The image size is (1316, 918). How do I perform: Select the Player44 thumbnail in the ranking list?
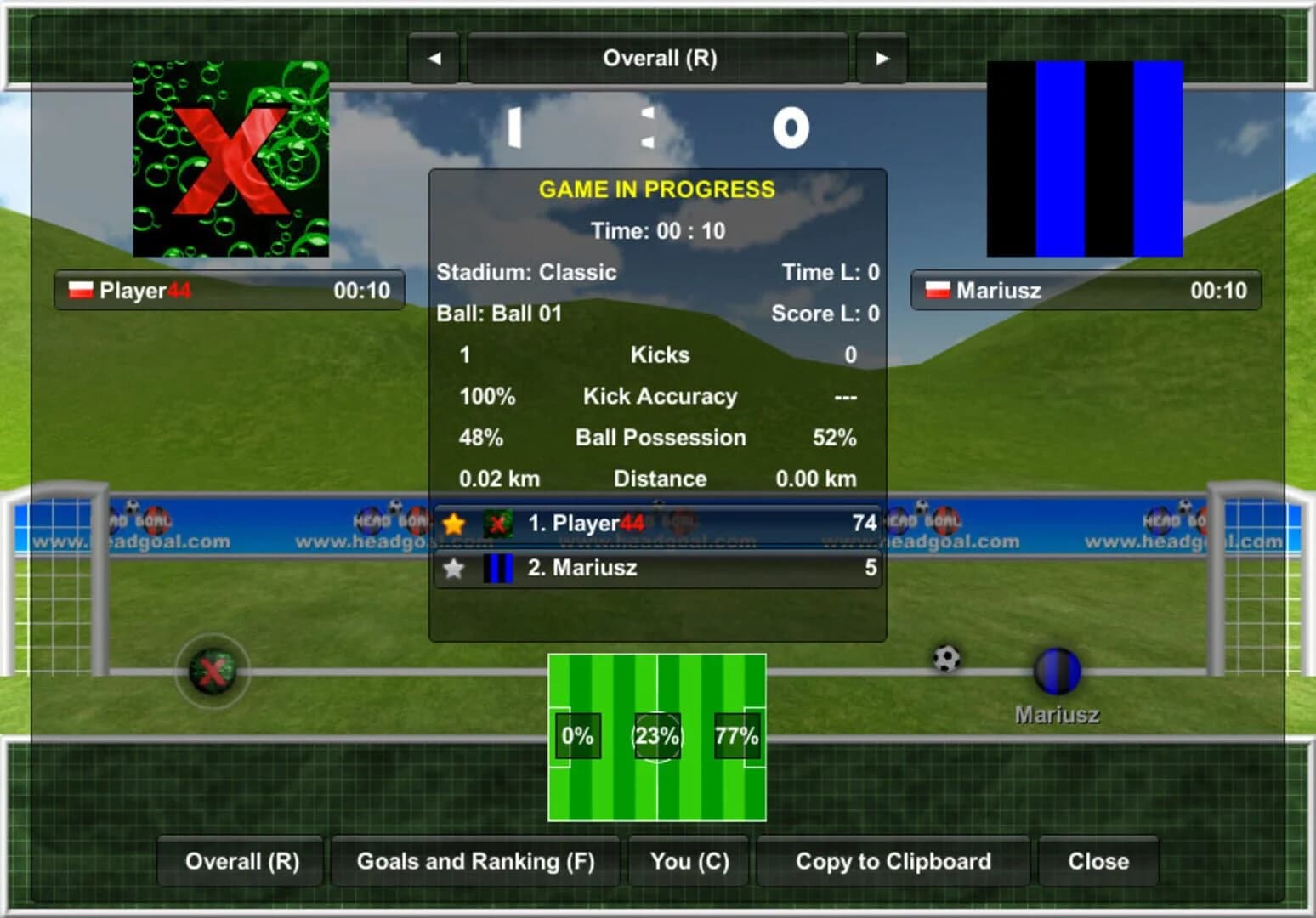coord(496,524)
